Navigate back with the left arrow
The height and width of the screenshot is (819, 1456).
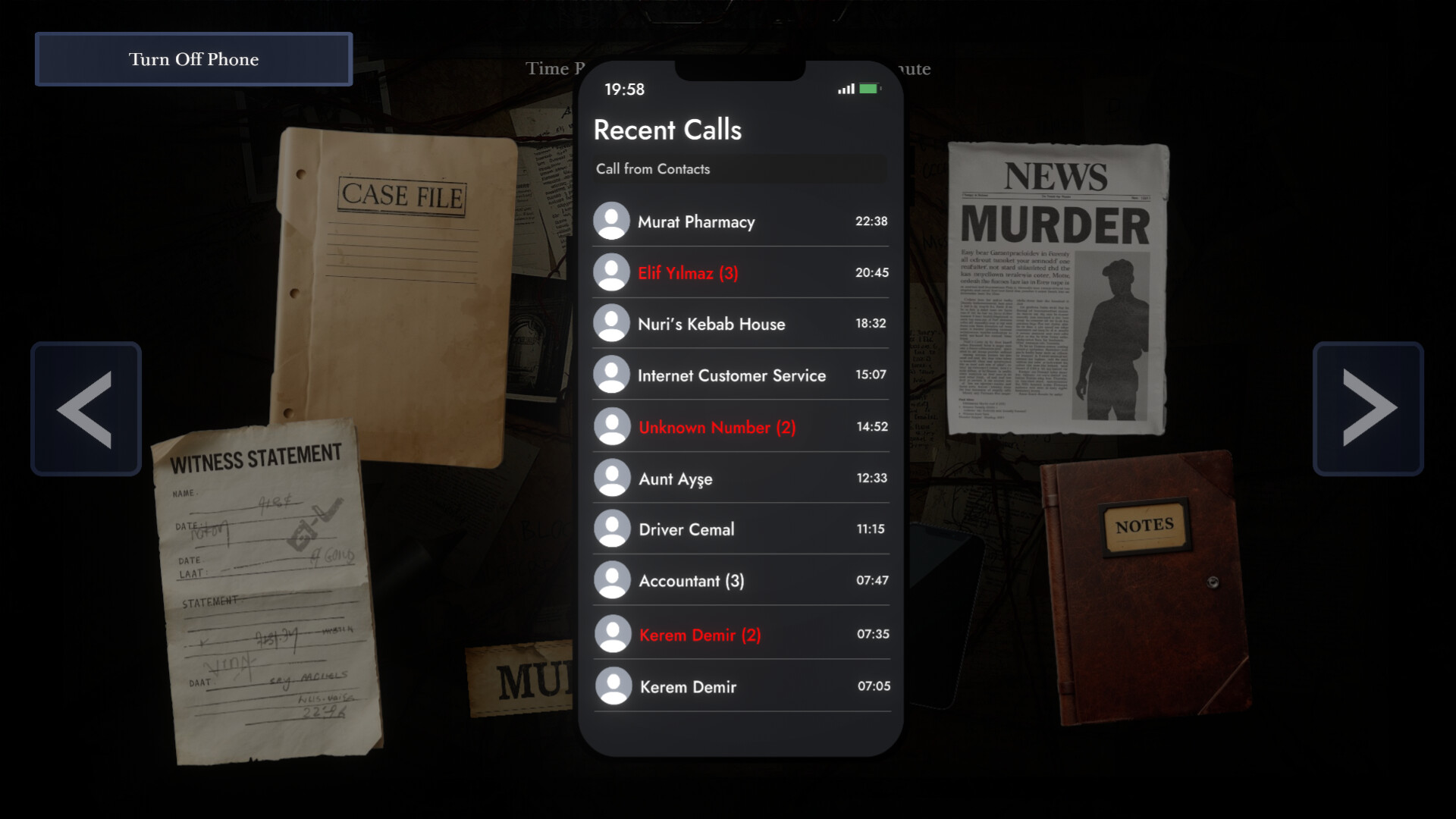(x=86, y=409)
